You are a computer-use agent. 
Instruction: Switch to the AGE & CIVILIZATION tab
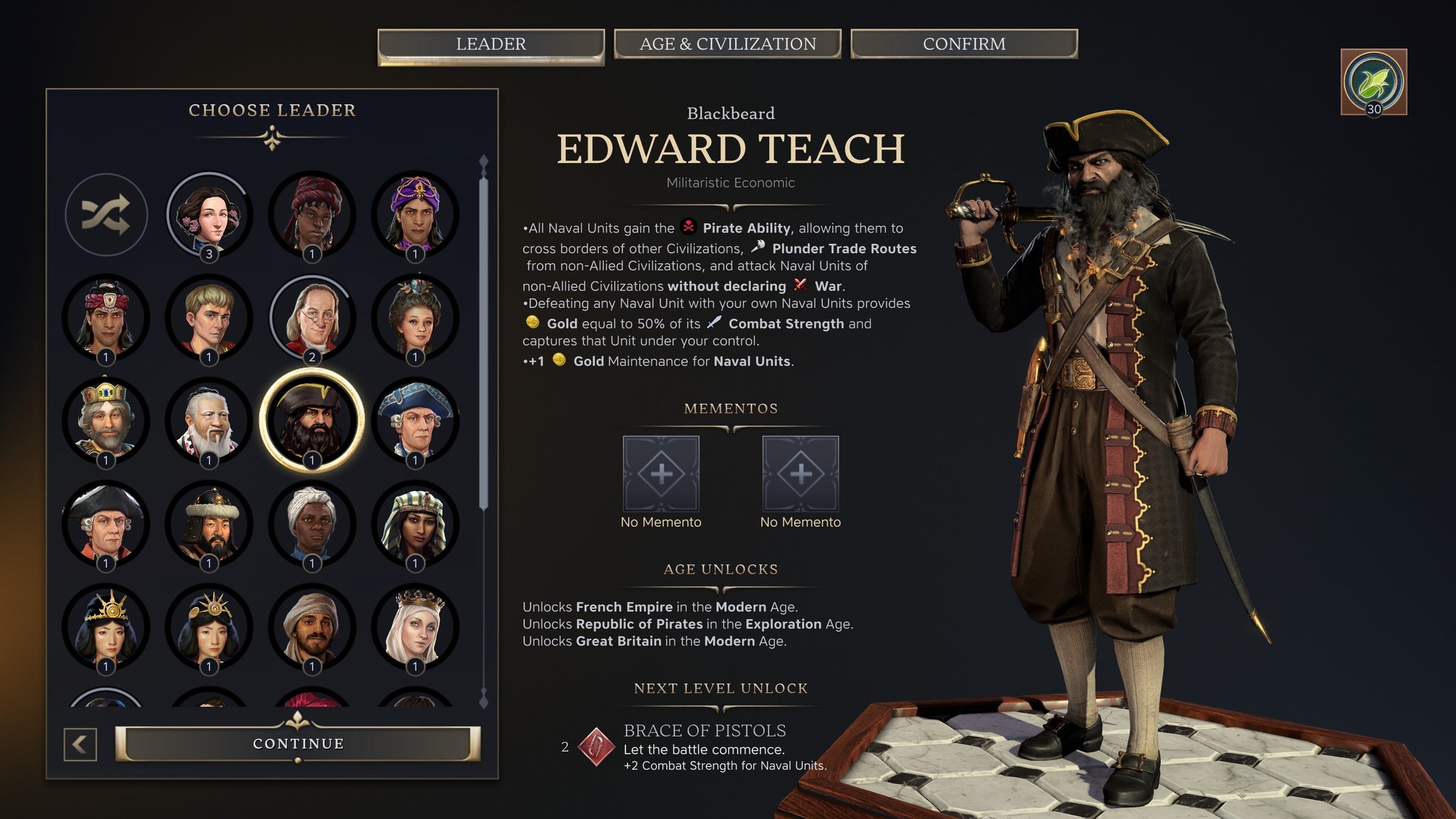728,44
